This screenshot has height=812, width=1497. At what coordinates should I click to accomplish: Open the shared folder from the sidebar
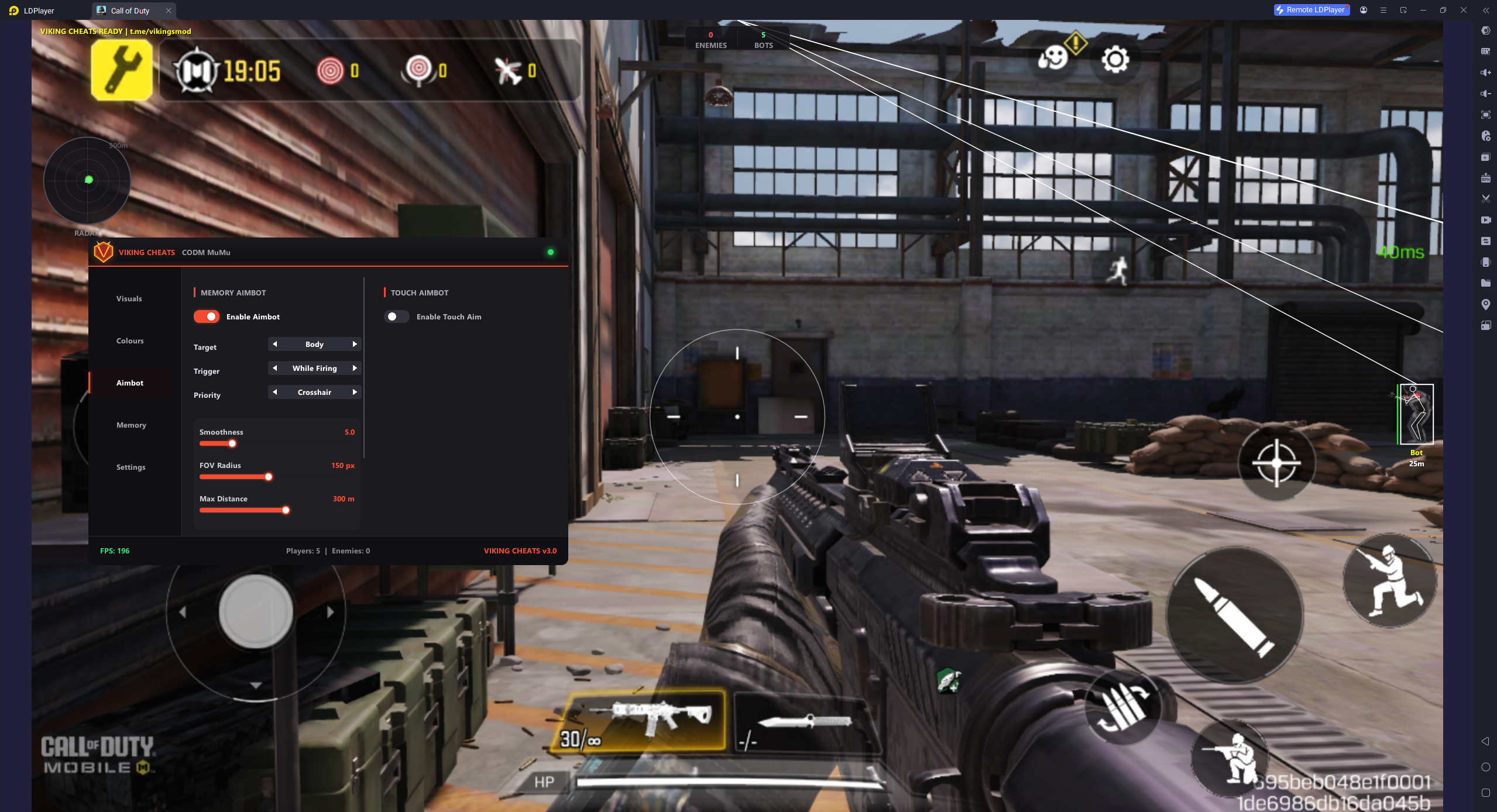pos(1485,283)
